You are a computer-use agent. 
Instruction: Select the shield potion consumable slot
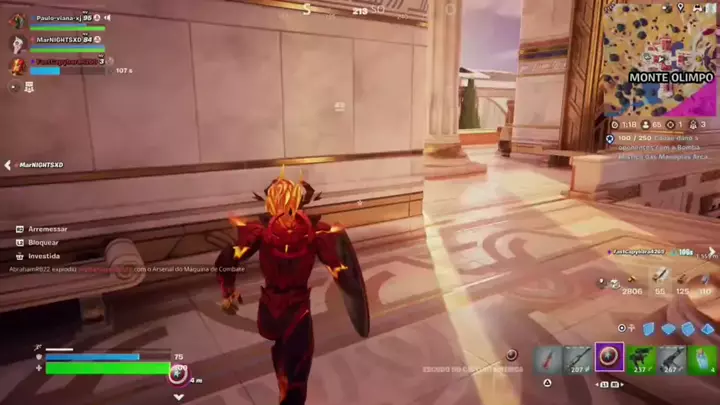702,358
